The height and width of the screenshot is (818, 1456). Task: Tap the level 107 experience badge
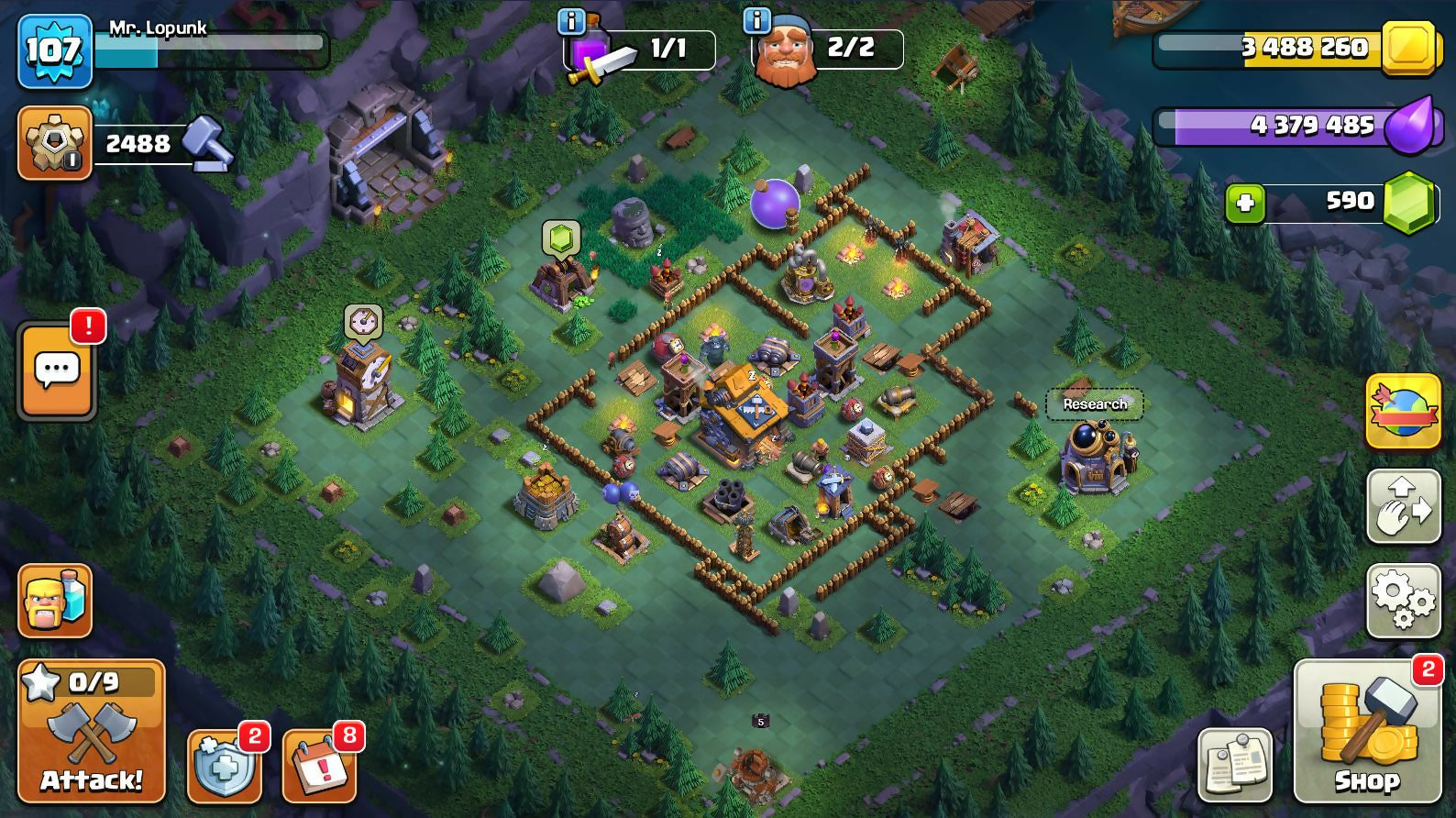(55, 50)
